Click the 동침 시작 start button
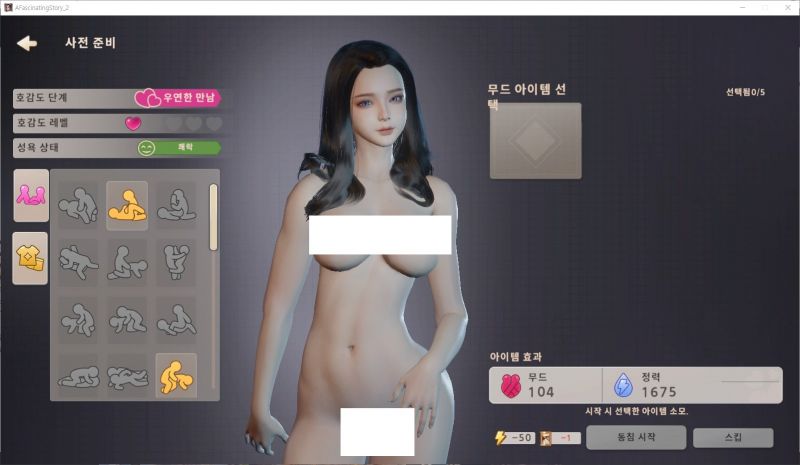800x465 pixels. [635, 438]
